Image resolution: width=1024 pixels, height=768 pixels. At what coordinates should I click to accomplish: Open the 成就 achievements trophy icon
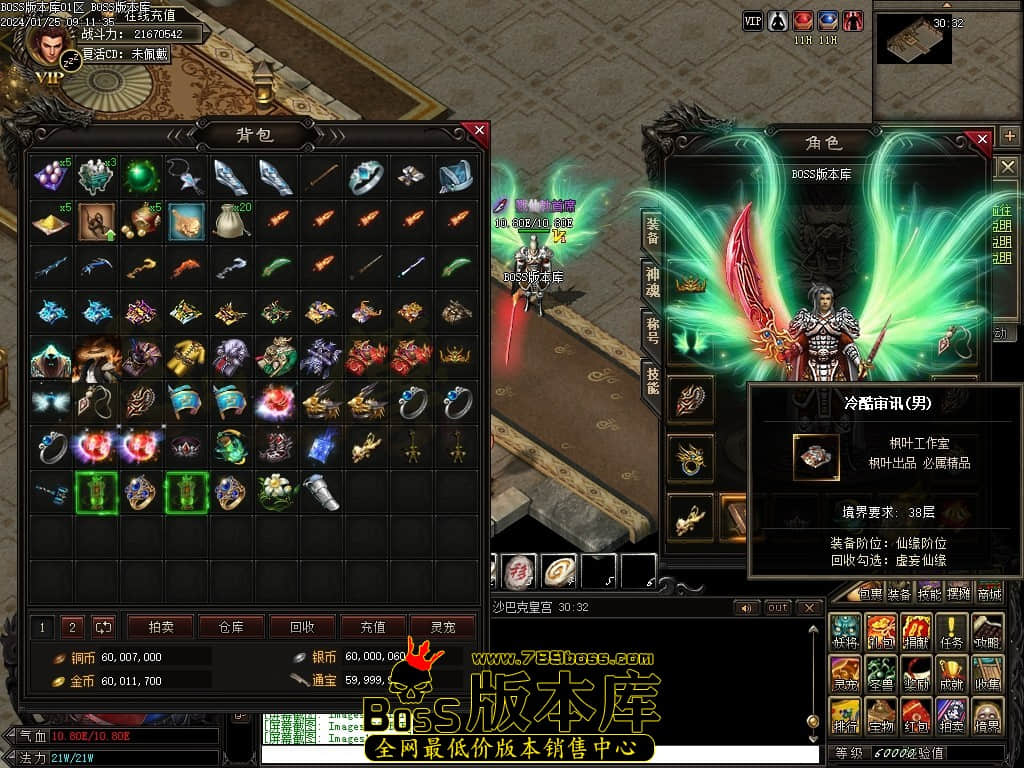(x=952, y=672)
